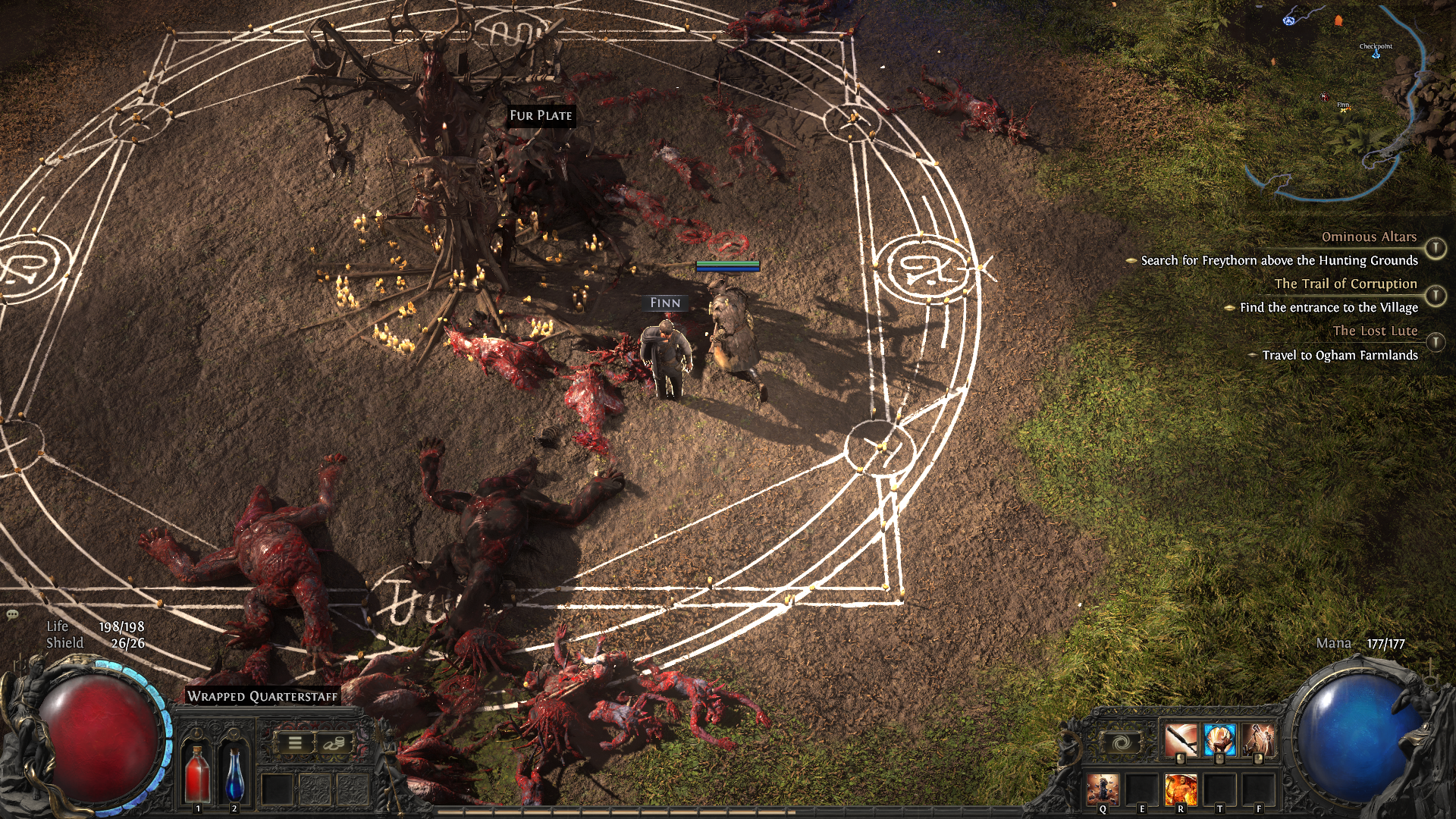Use the blue mana flask
This screenshot has width=1456, height=819.
pos(234,773)
